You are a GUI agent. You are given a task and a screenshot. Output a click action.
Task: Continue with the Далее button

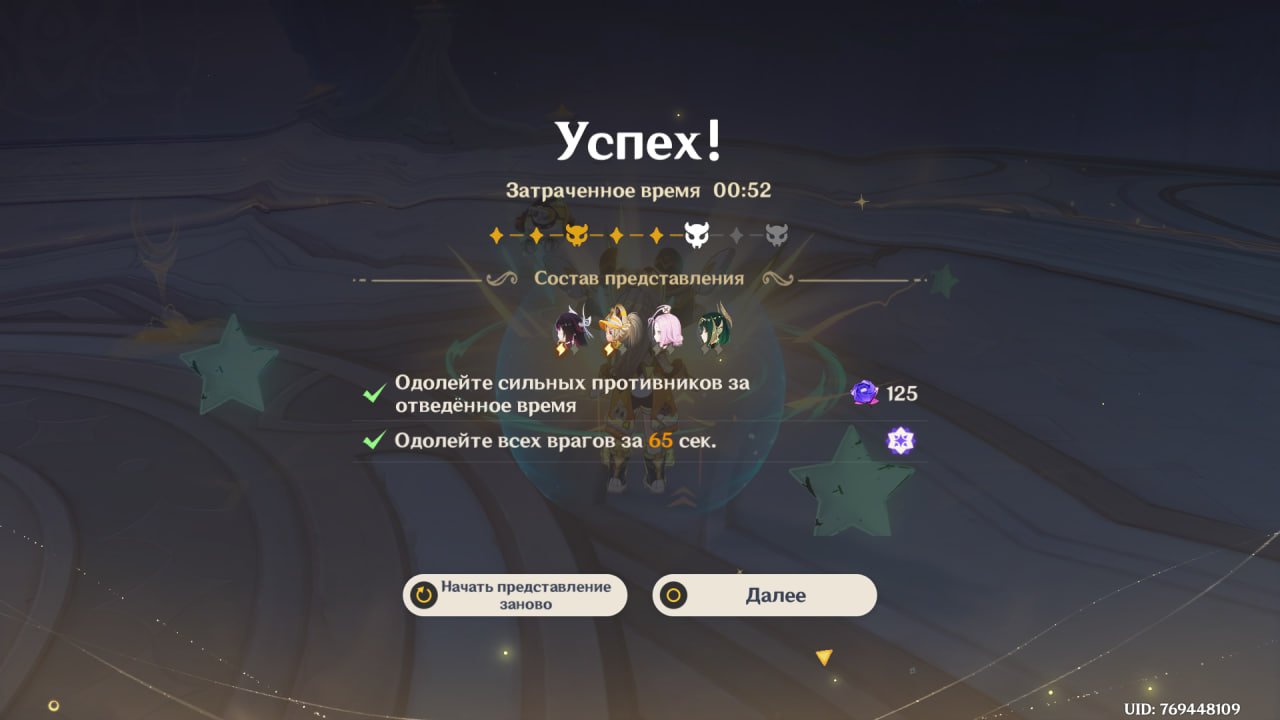click(765, 595)
